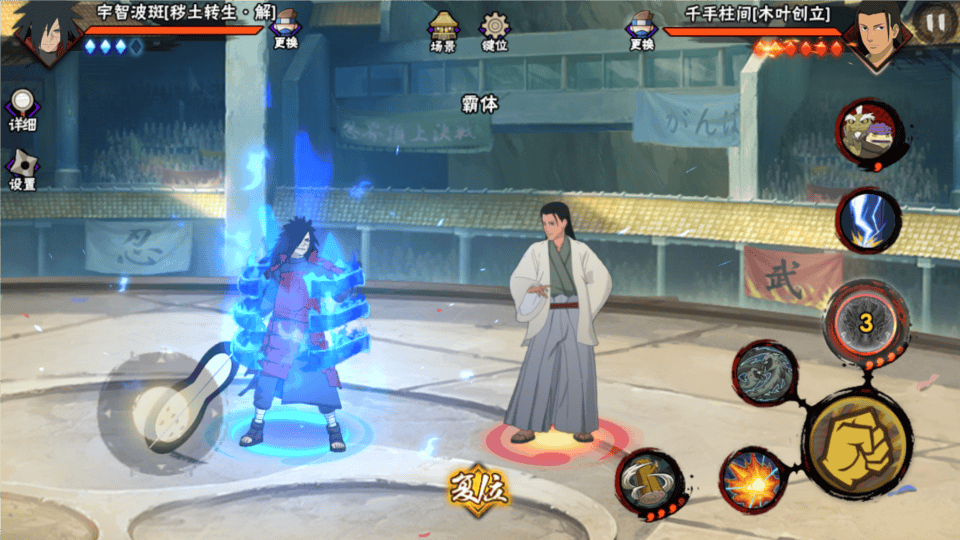Screen dimensions: 960x540
Task: Pause the battle
Action: [x=935, y=22]
